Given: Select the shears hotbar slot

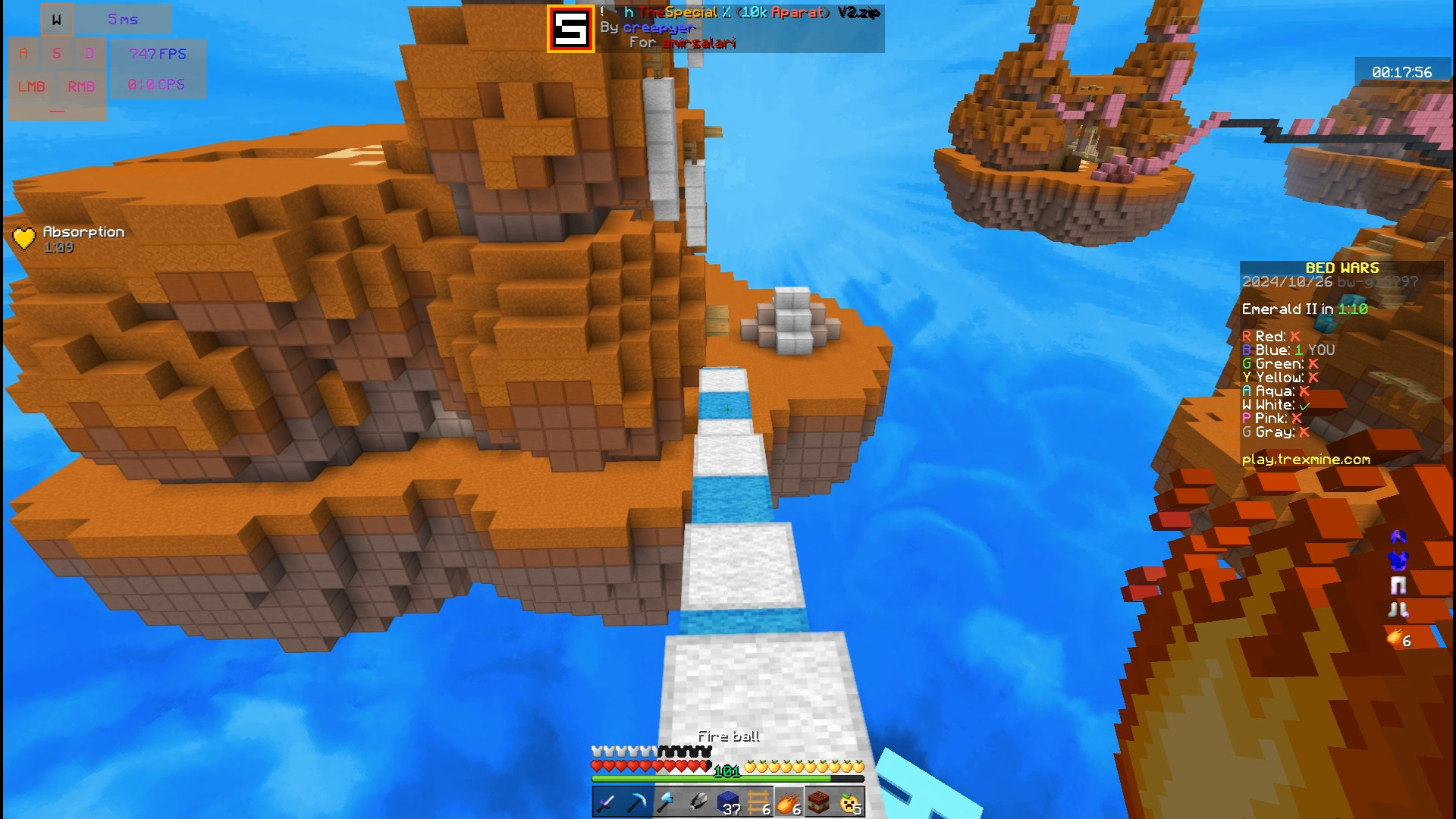Looking at the screenshot, I should (x=698, y=802).
